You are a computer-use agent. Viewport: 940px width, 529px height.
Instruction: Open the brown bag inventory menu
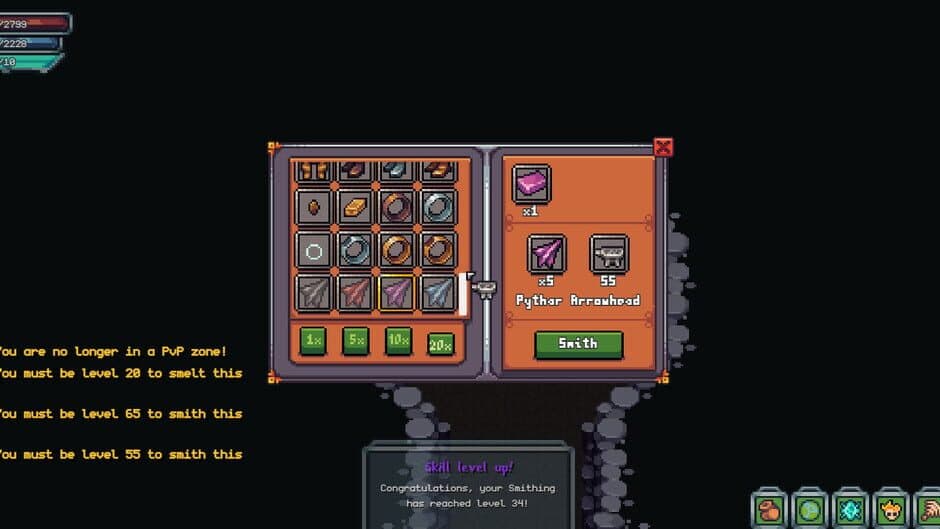point(769,510)
